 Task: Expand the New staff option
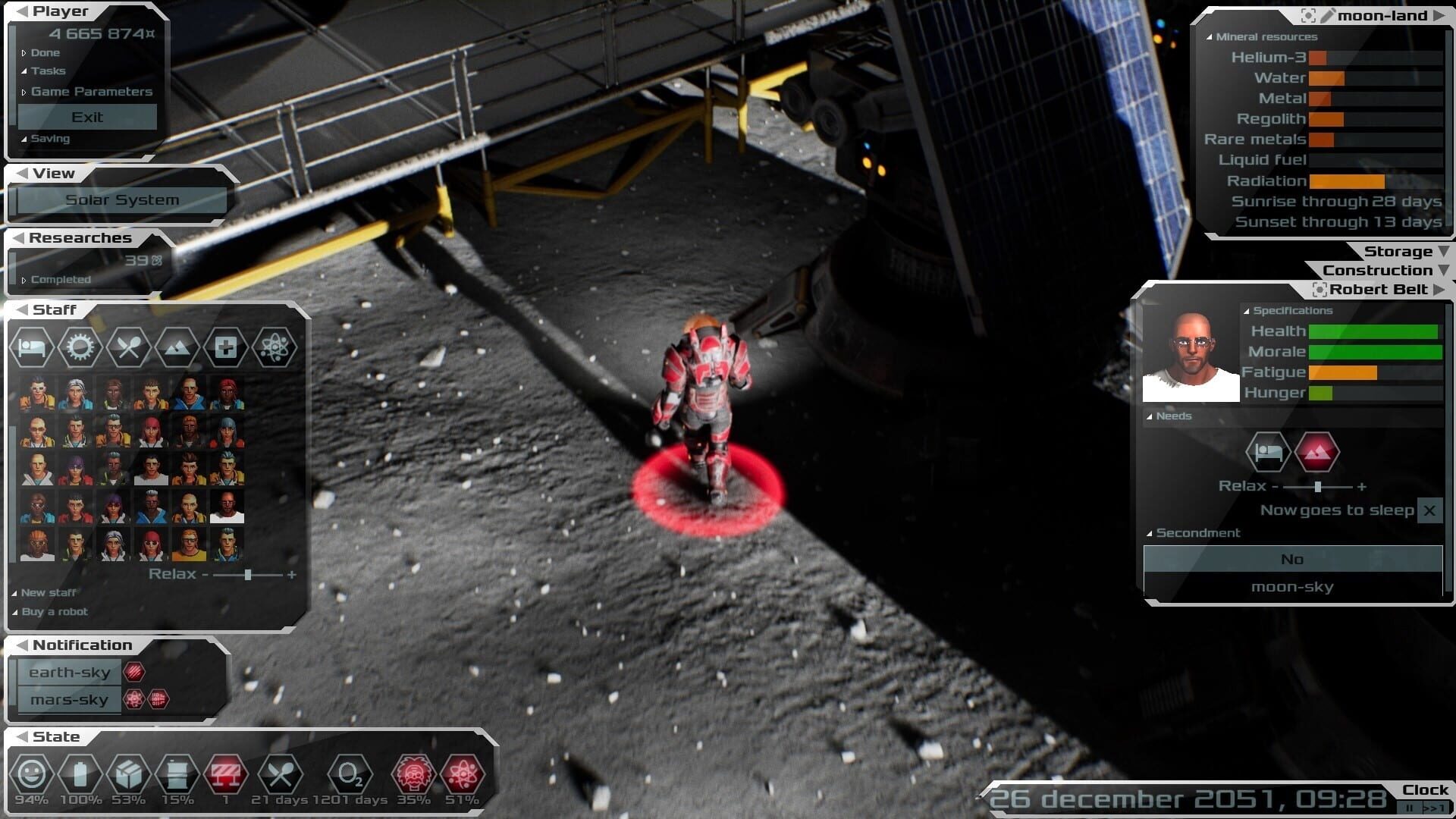coord(48,593)
